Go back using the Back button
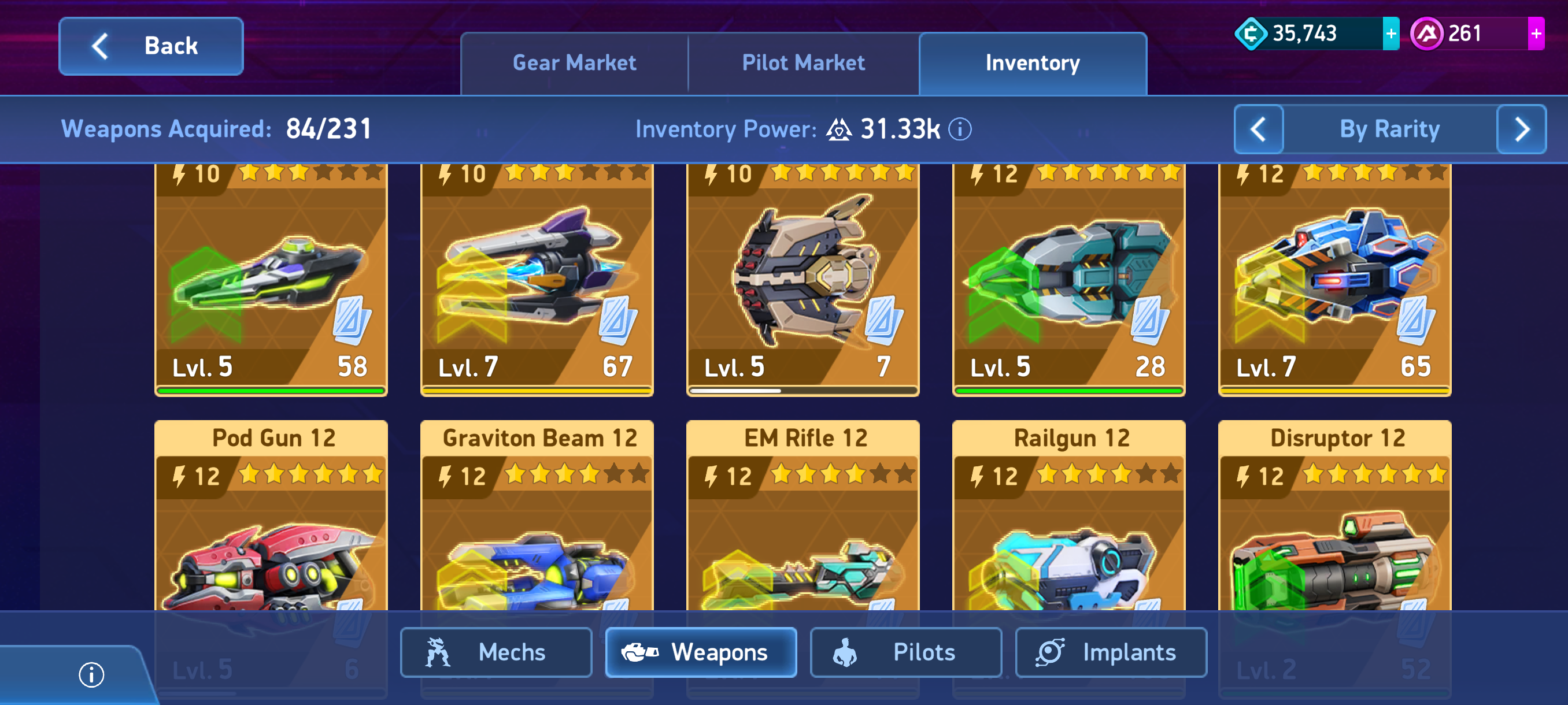 (x=151, y=46)
